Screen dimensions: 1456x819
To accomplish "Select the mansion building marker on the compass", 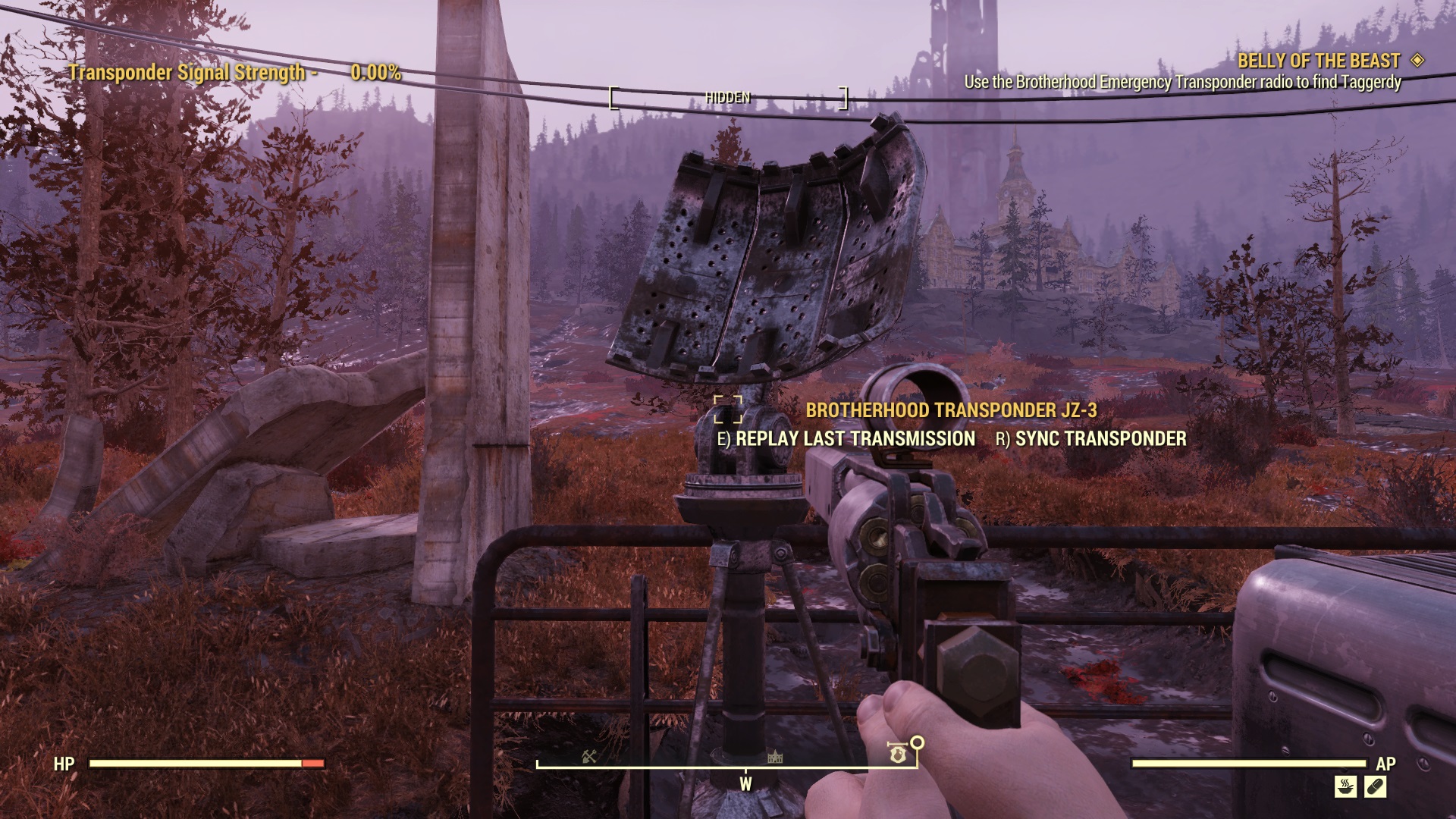I will click(775, 757).
